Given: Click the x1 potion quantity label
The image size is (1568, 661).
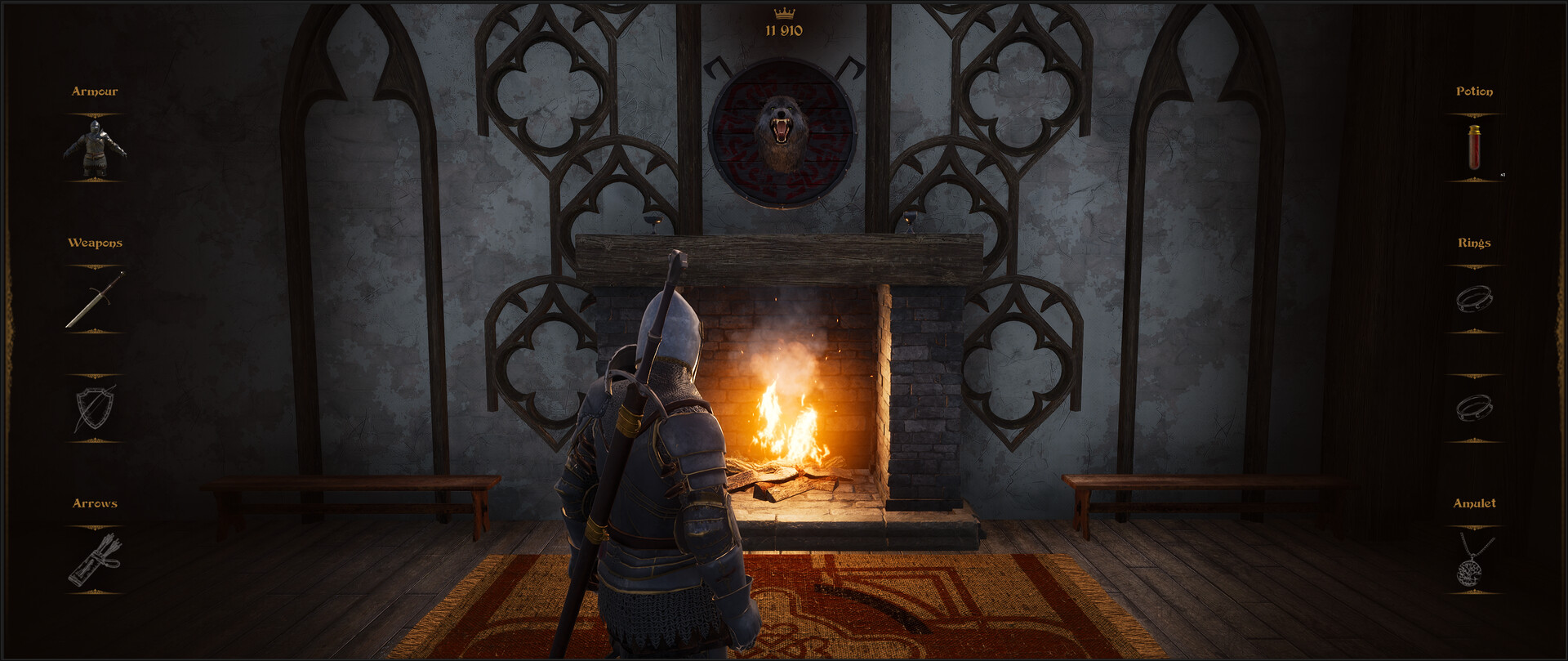Looking at the screenshot, I should click(x=1503, y=174).
